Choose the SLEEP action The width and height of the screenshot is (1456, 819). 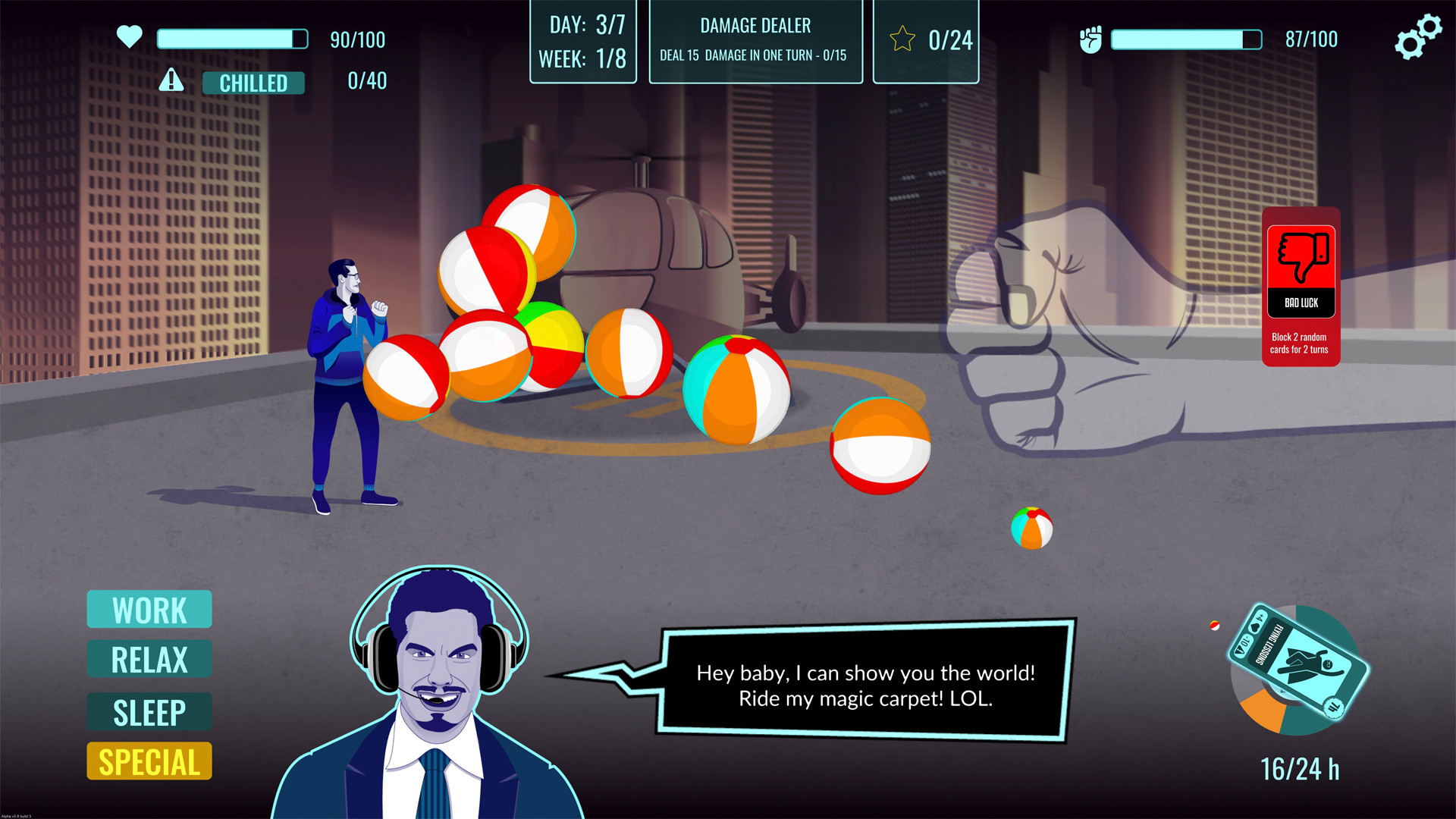[149, 711]
